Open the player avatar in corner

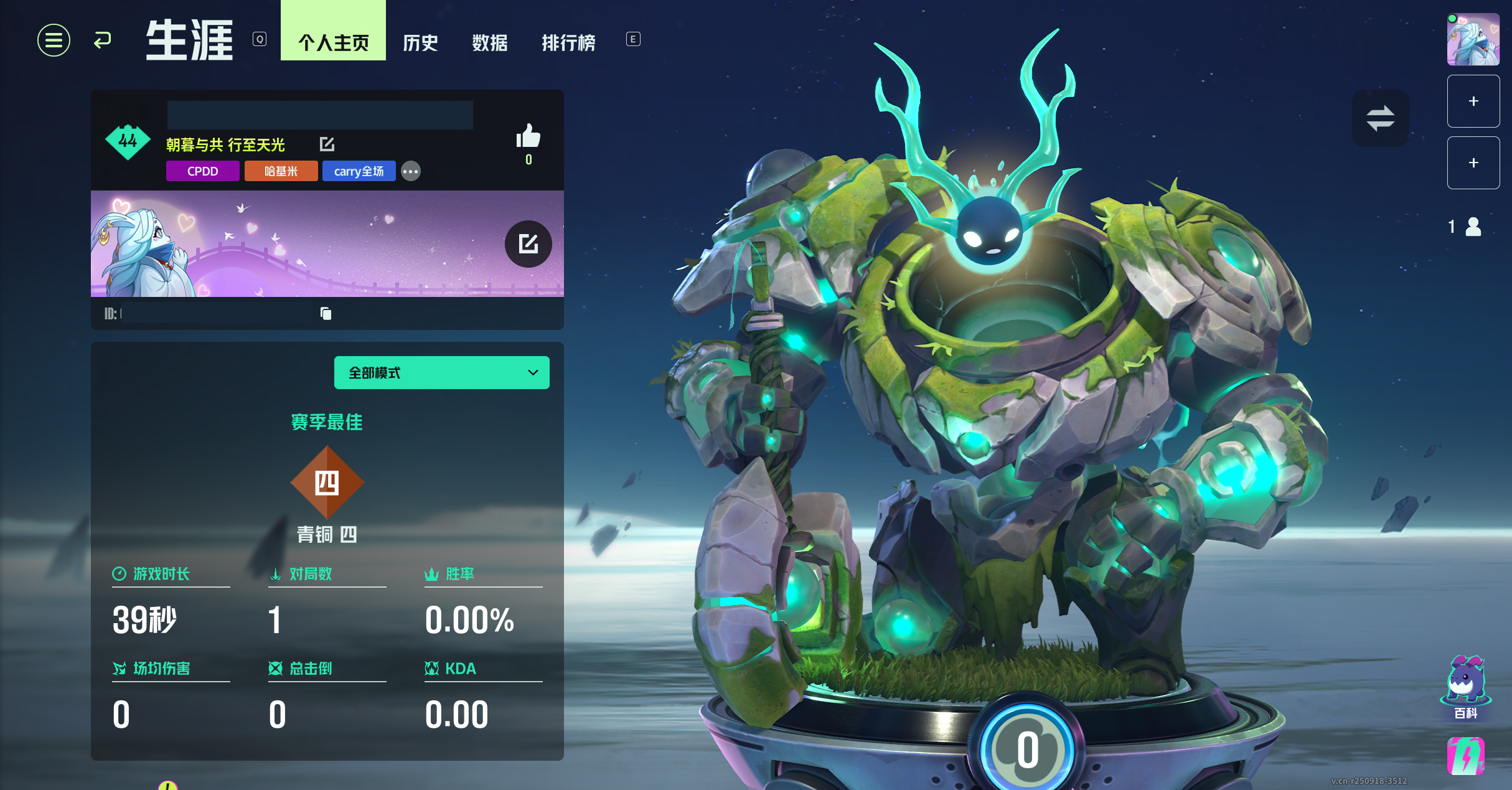point(1473,40)
